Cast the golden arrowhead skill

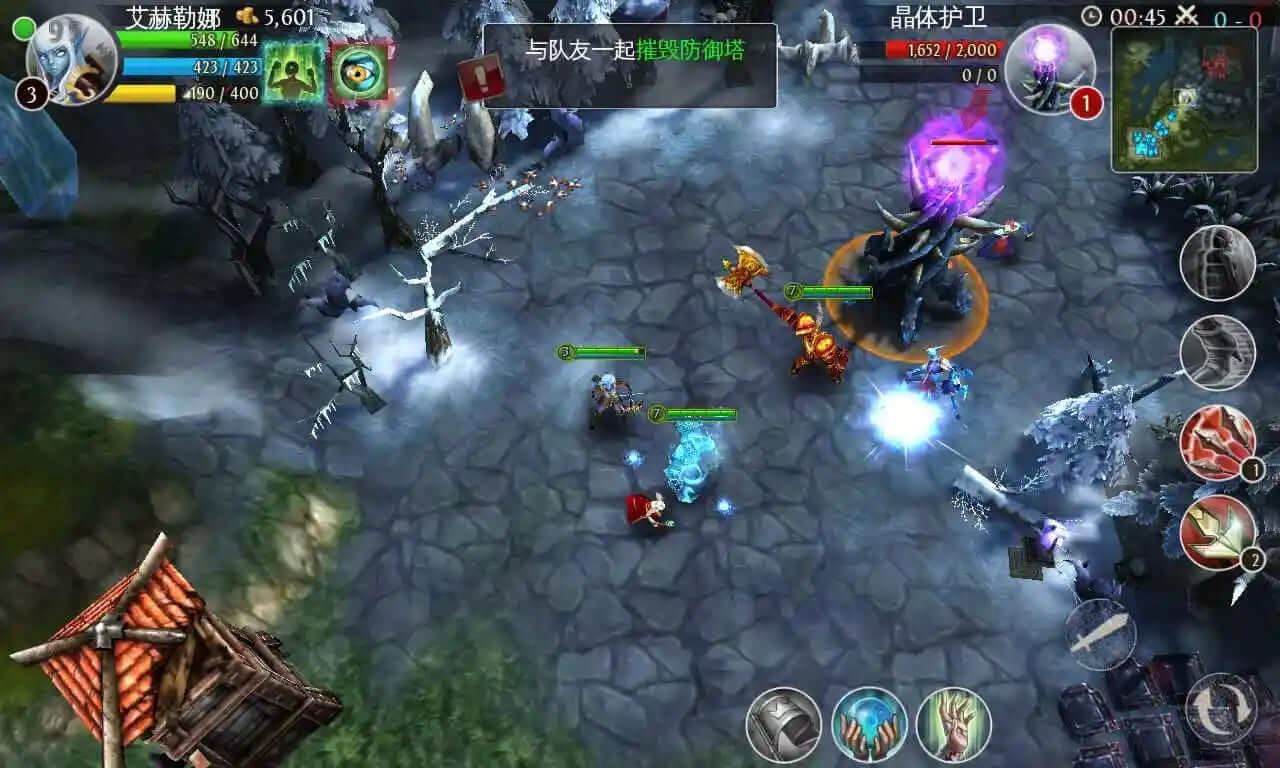tap(1217, 532)
